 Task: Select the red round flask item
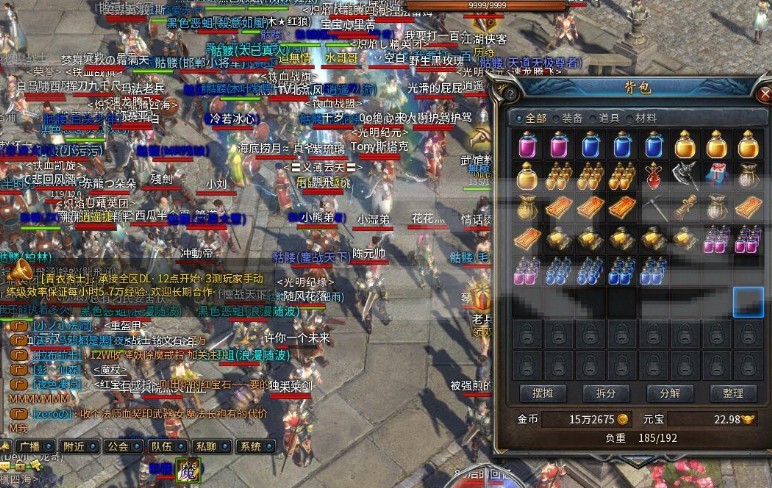click(654, 176)
